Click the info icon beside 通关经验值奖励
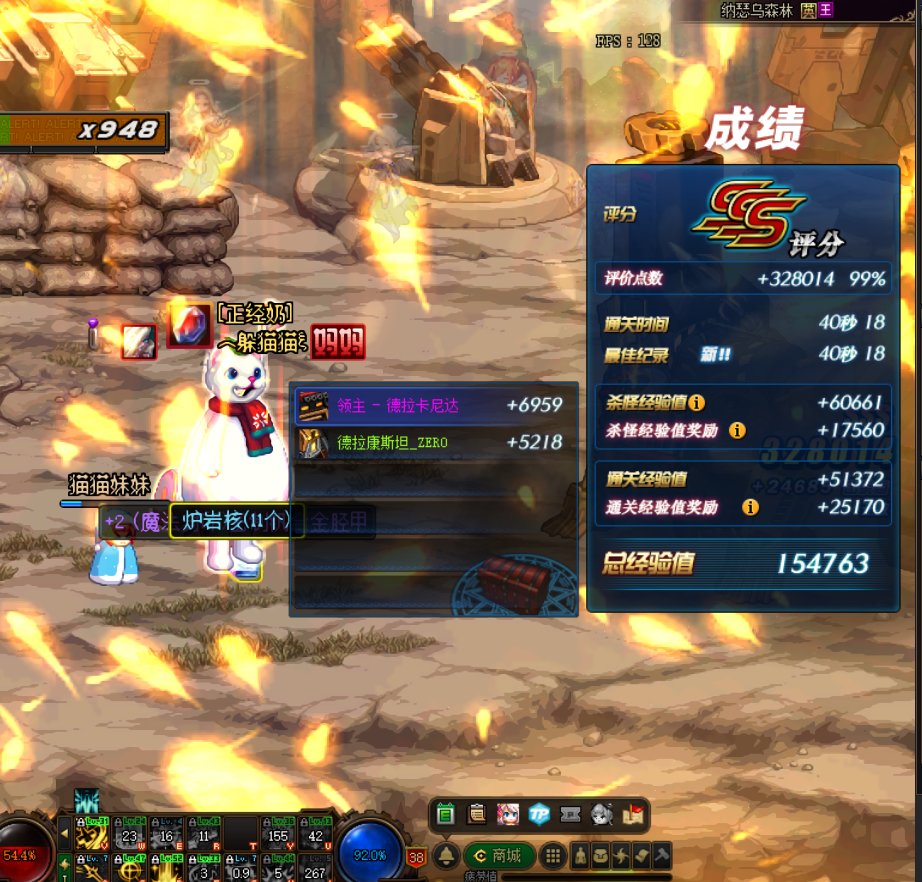Image resolution: width=922 pixels, height=882 pixels. [x=750, y=507]
